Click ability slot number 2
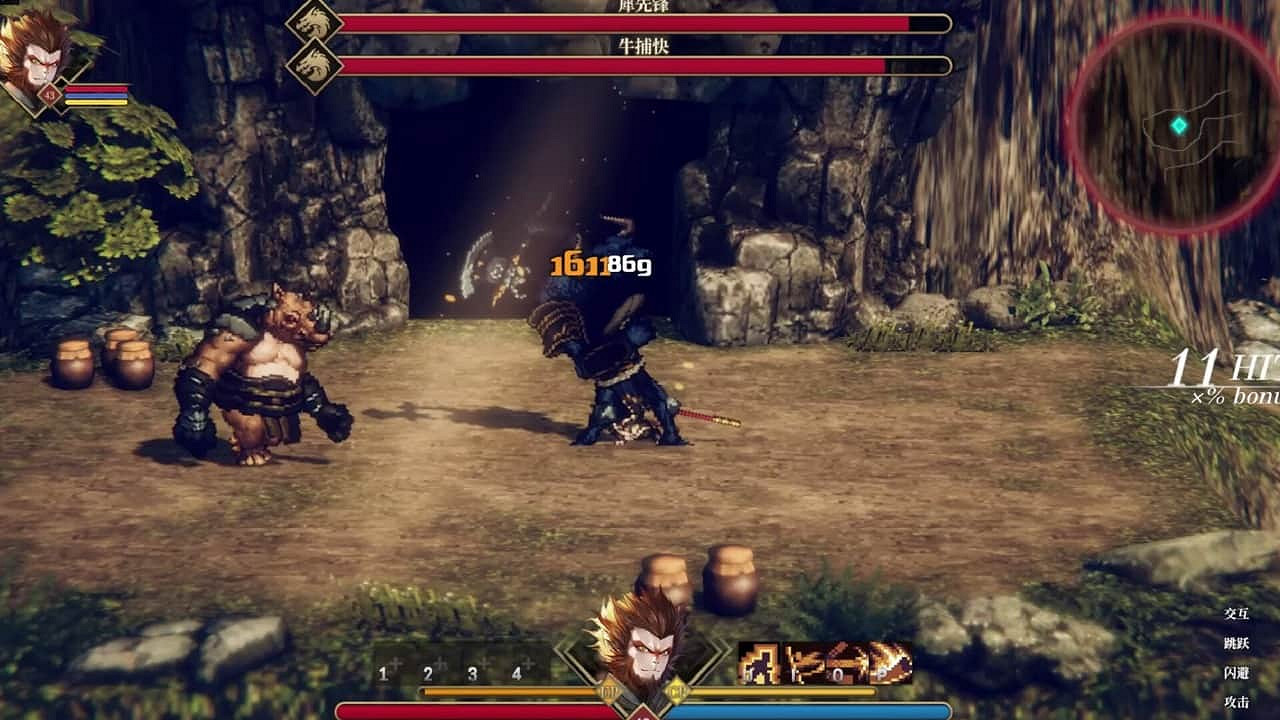Image resolution: width=1280 pixels, height=720 pixels. 427,672
